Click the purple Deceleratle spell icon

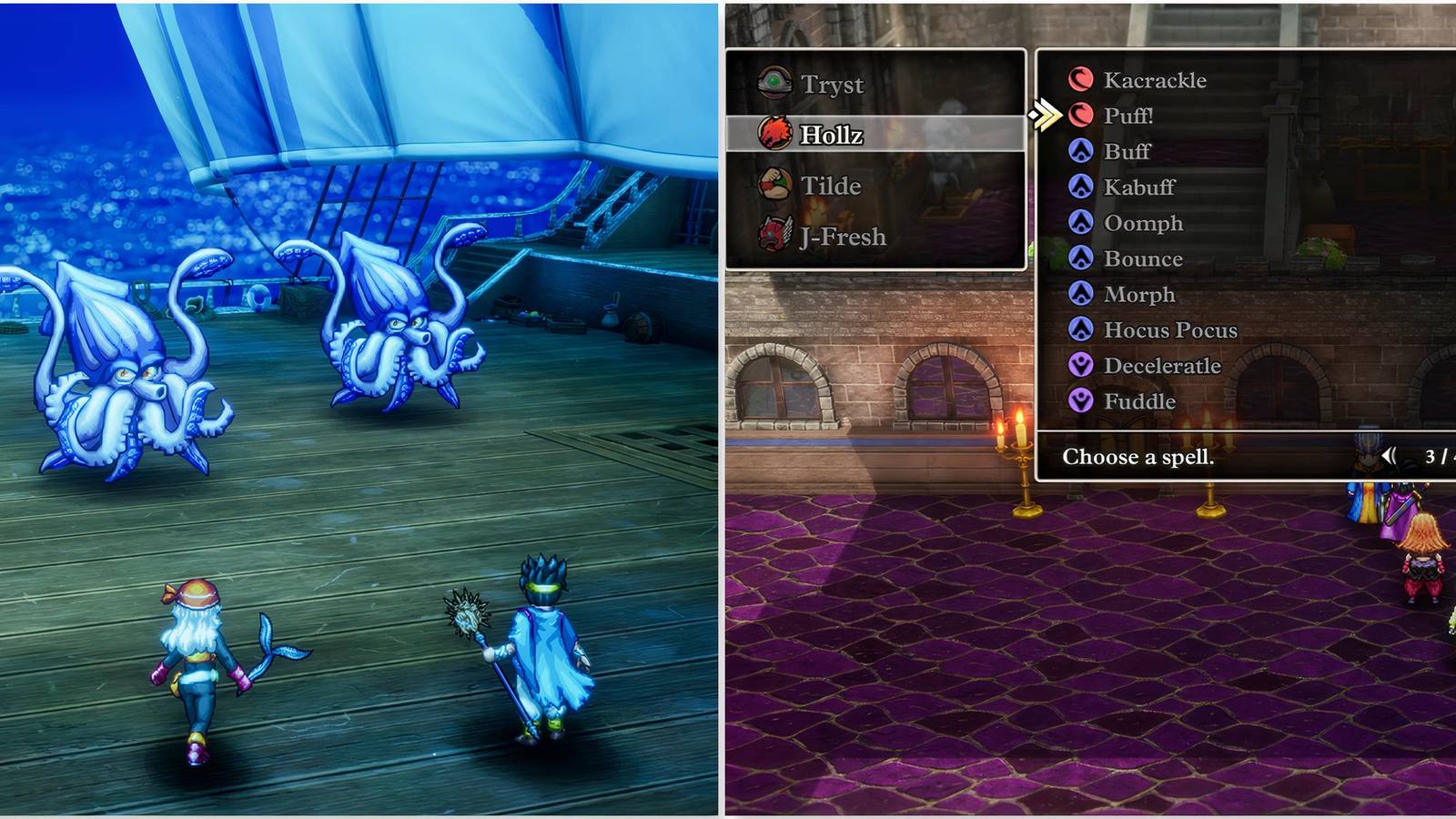click(x=1082, y=366)
